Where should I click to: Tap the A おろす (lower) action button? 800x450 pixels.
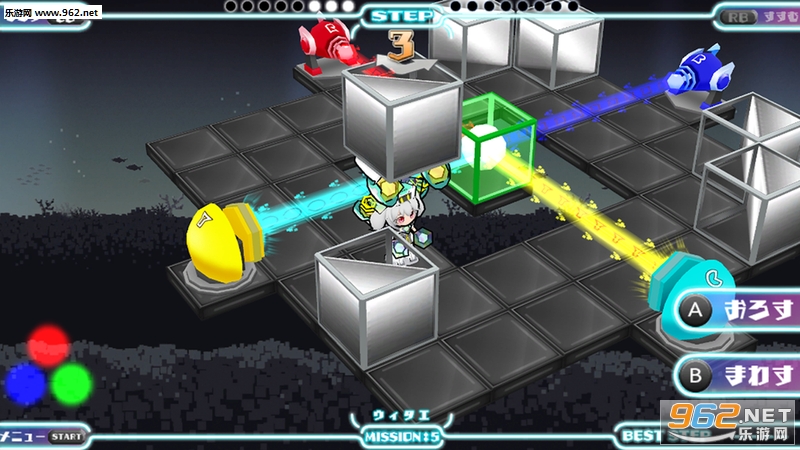[740, 310]
